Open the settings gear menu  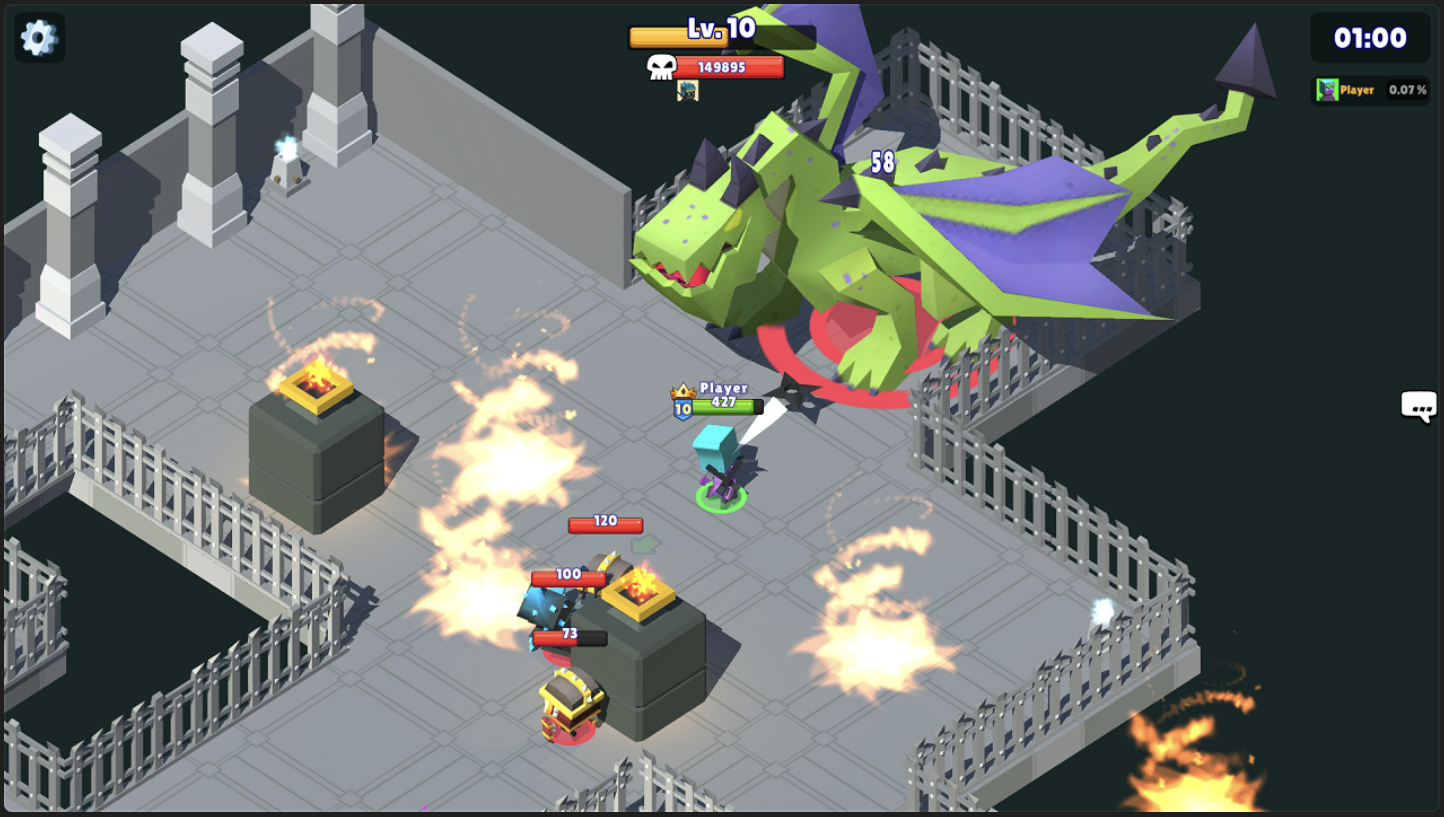(37, 37)
